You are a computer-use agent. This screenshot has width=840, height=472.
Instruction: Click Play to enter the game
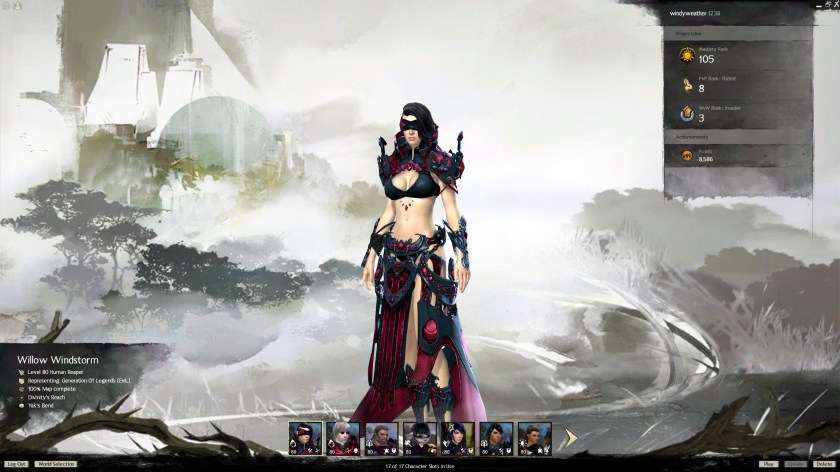coord(768,464)
